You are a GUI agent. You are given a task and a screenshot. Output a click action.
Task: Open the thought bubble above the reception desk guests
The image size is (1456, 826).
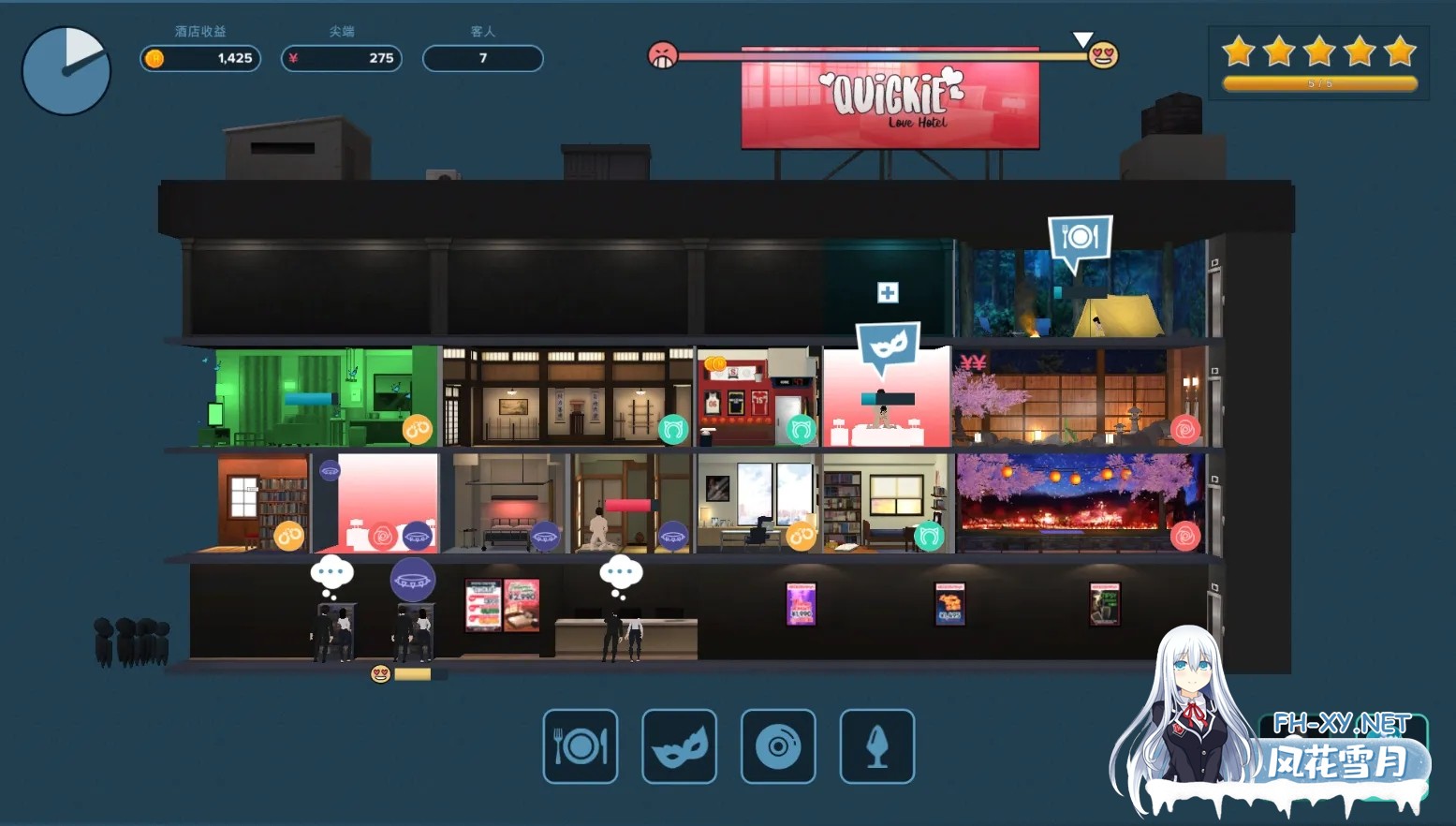[x=621, y=572]
